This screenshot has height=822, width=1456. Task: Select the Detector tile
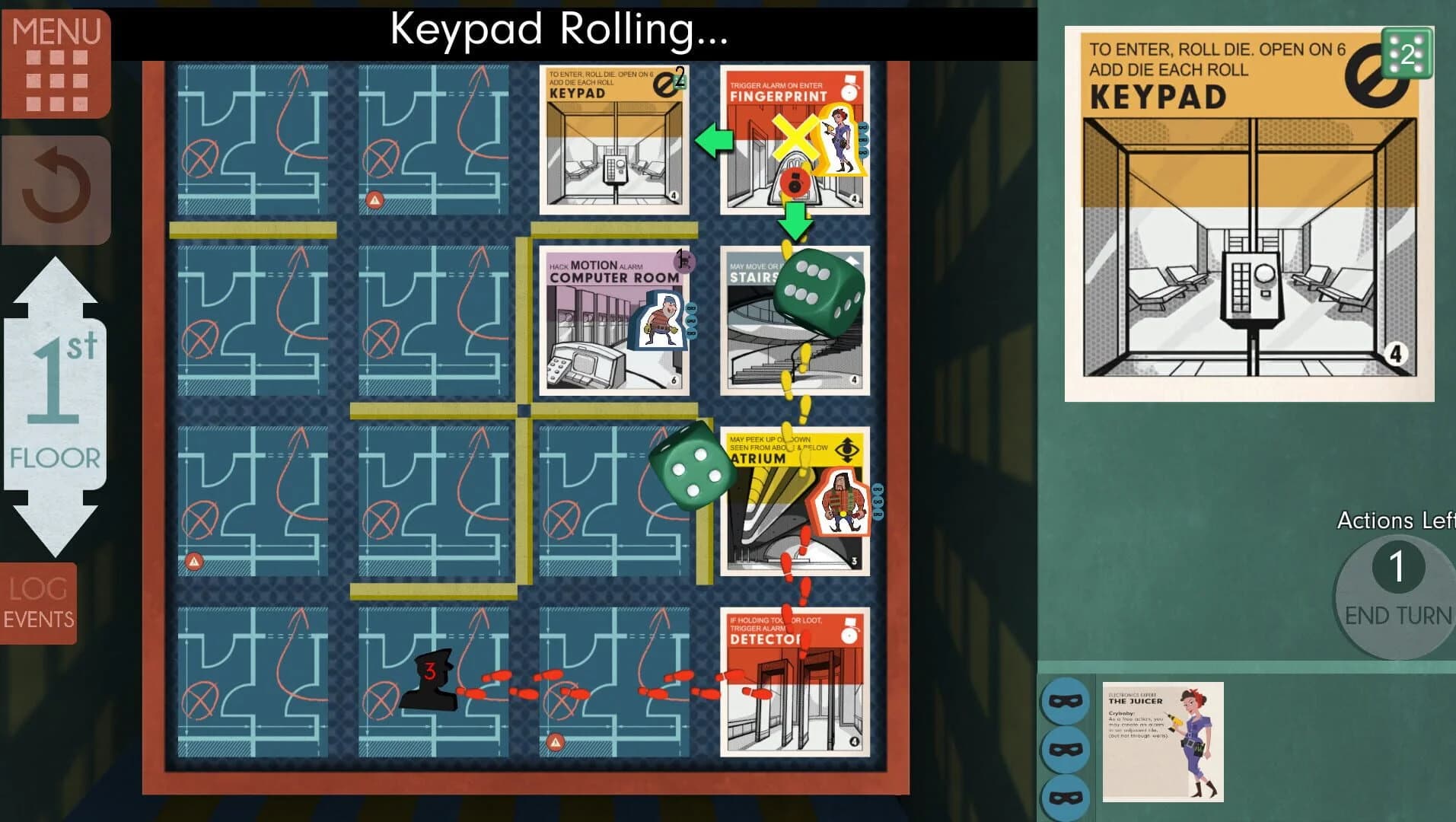point(794,685)
